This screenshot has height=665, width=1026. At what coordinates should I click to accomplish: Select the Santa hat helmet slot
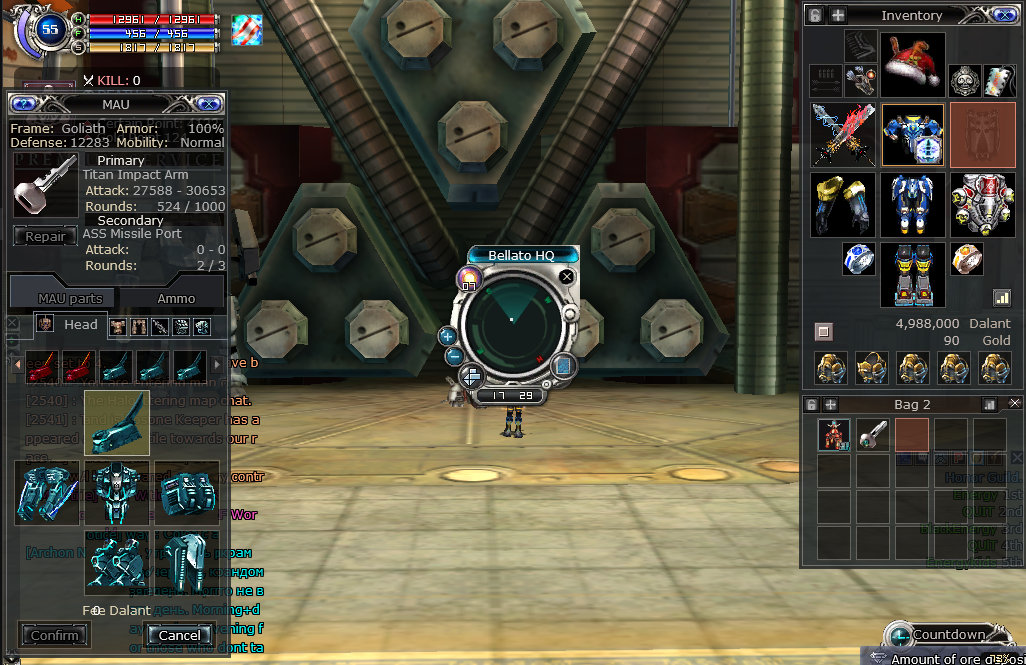tap(912, 65)
